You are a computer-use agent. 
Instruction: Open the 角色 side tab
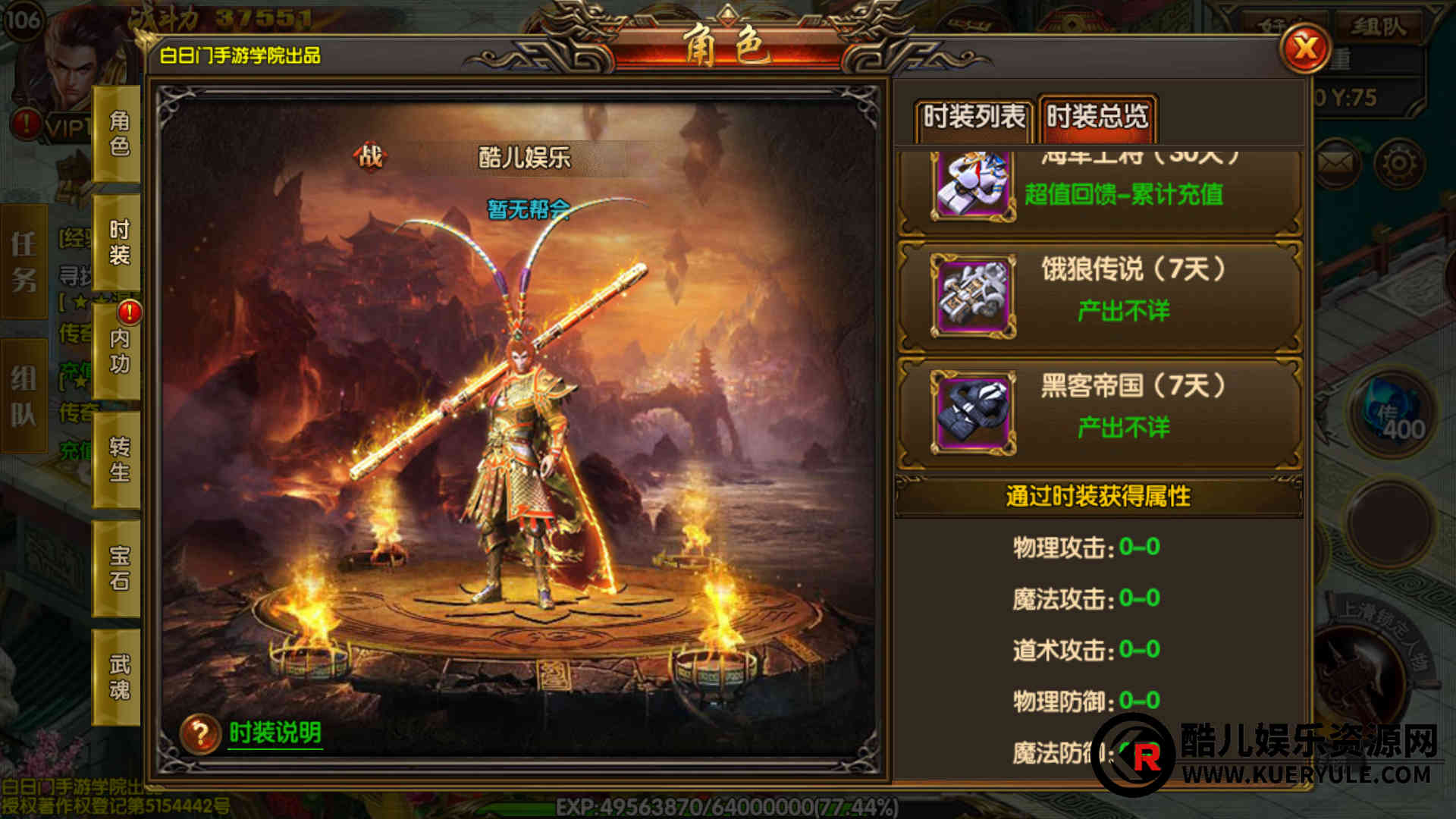coord(118,133)
